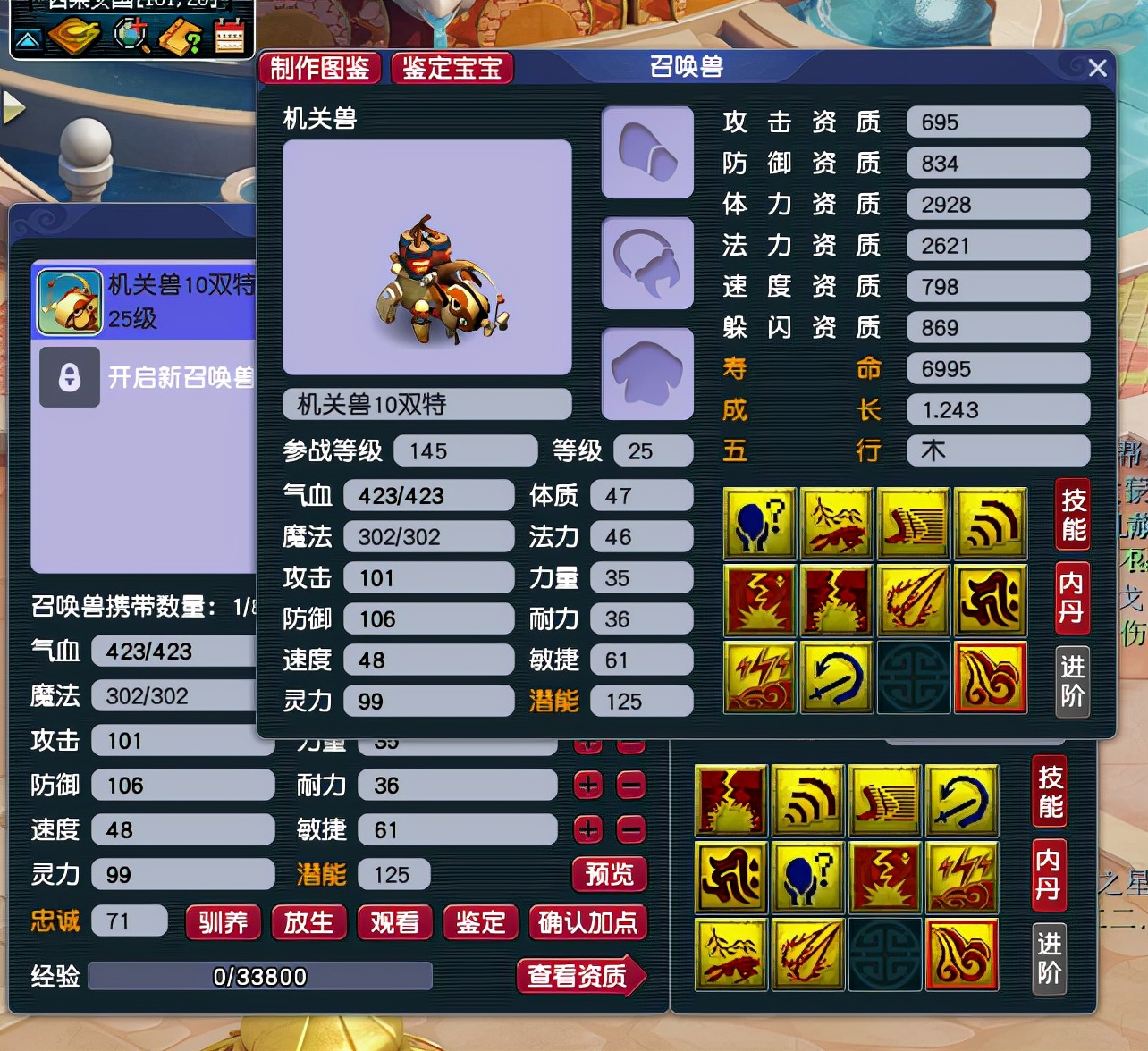Click the lightning burst skill icon

tap(759, 600)
